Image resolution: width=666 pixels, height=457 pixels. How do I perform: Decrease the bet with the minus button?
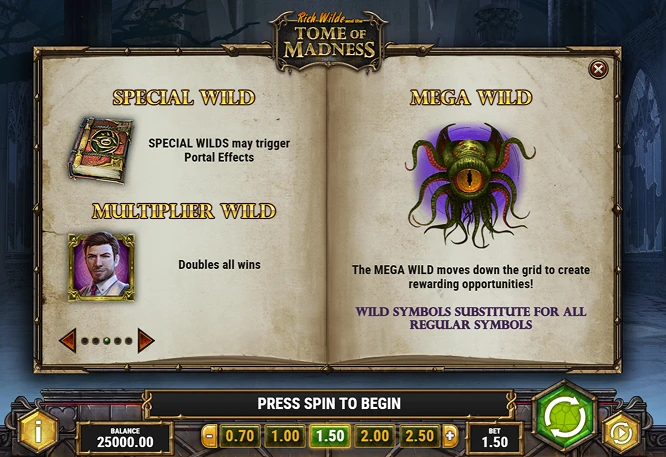209,436
